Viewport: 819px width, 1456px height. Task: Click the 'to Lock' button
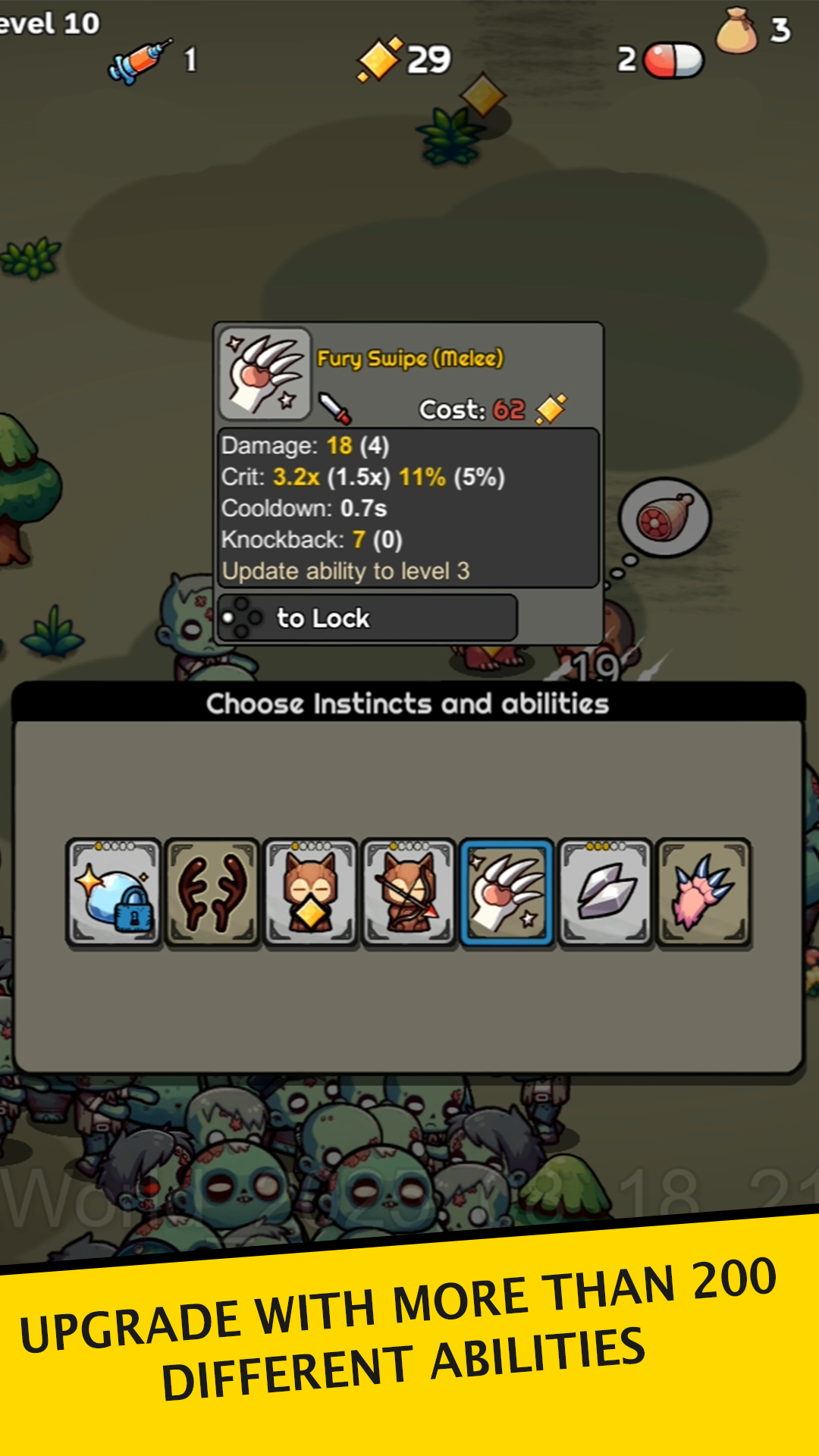point(368,618)
